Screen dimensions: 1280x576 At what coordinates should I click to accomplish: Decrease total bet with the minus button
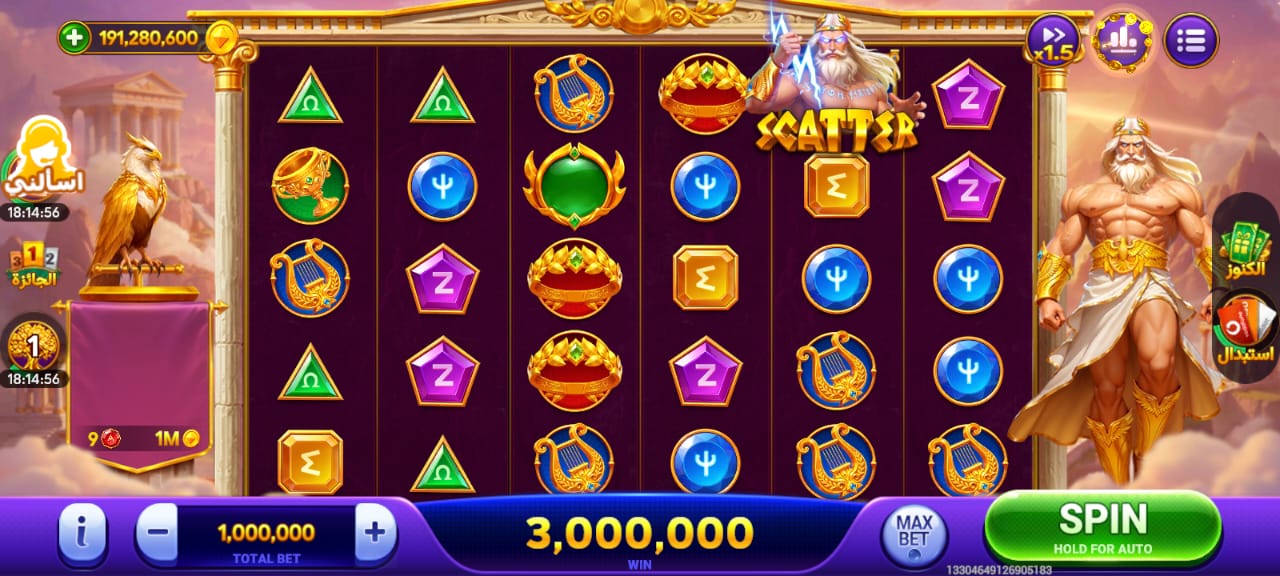157,532
